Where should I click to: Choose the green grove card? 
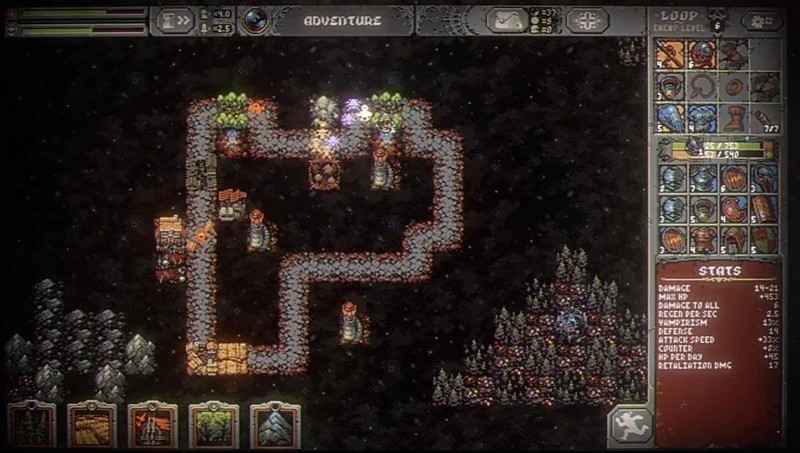[214, 426]
